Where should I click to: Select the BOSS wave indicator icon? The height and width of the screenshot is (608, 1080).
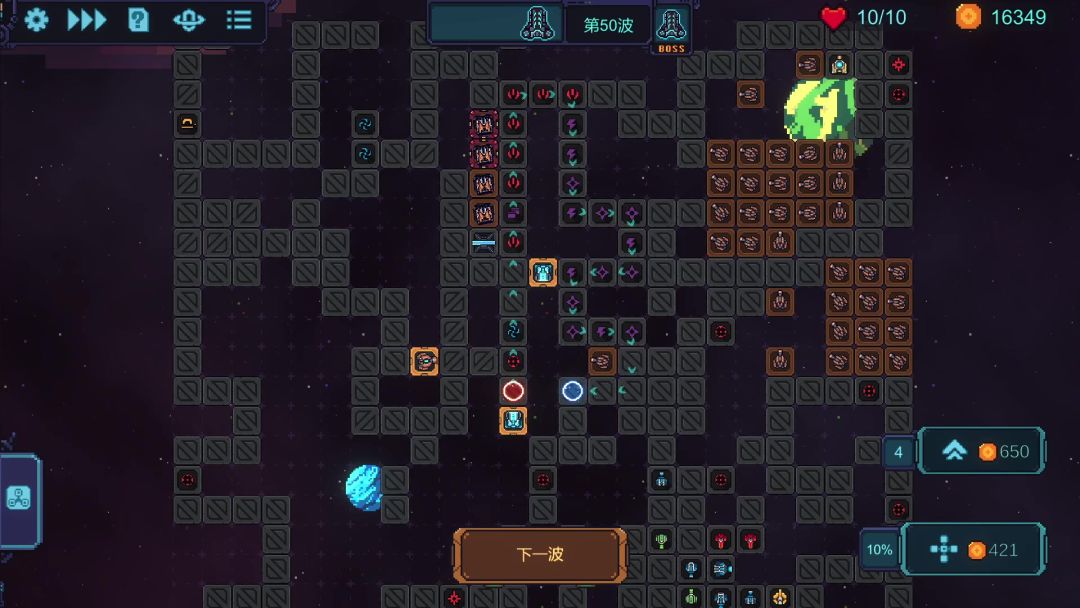tap(669, 26)
